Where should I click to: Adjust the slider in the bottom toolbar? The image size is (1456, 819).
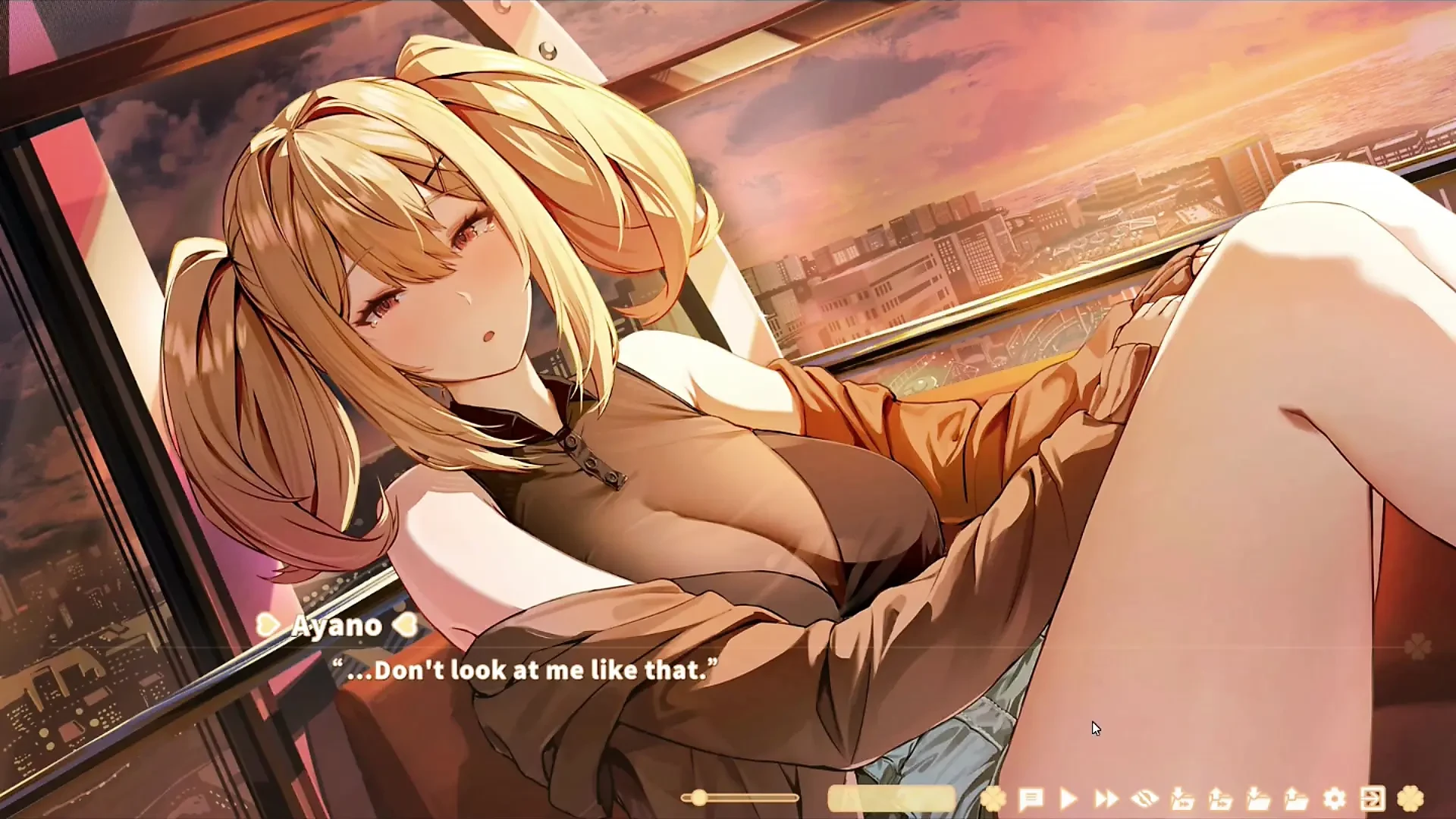[x=699, y=798]
